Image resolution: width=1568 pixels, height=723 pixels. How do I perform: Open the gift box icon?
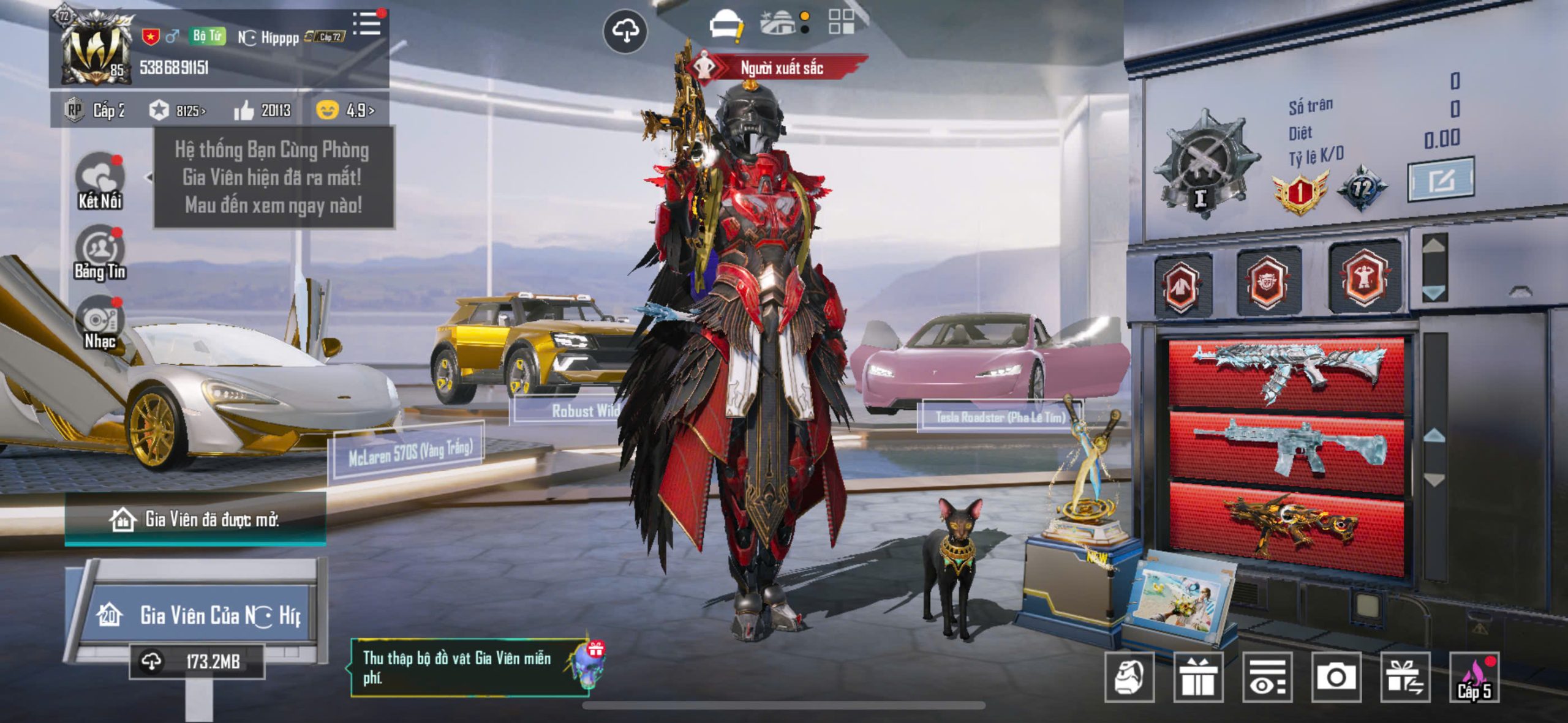(x=1198, y=677)
